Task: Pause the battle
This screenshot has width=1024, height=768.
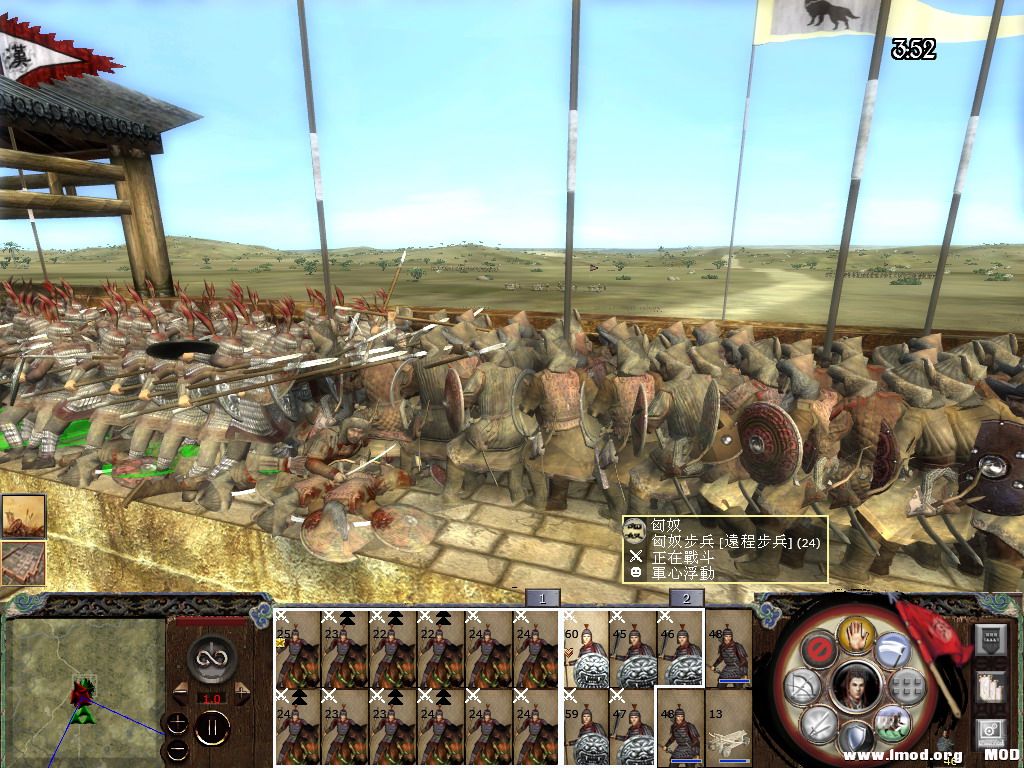Action: [212, 728]
